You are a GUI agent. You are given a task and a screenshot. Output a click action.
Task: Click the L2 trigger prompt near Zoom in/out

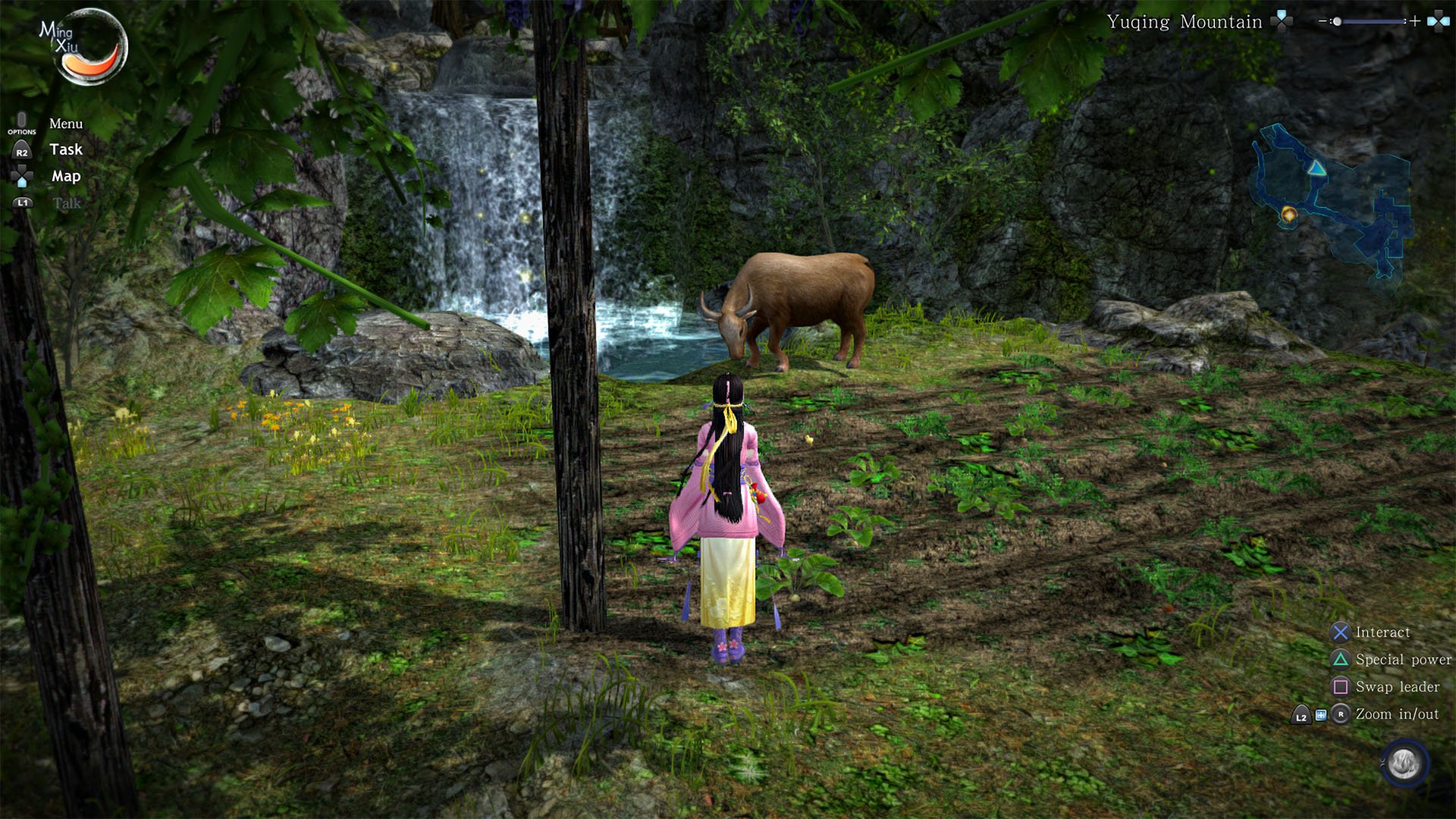[x=1301, y=716]
